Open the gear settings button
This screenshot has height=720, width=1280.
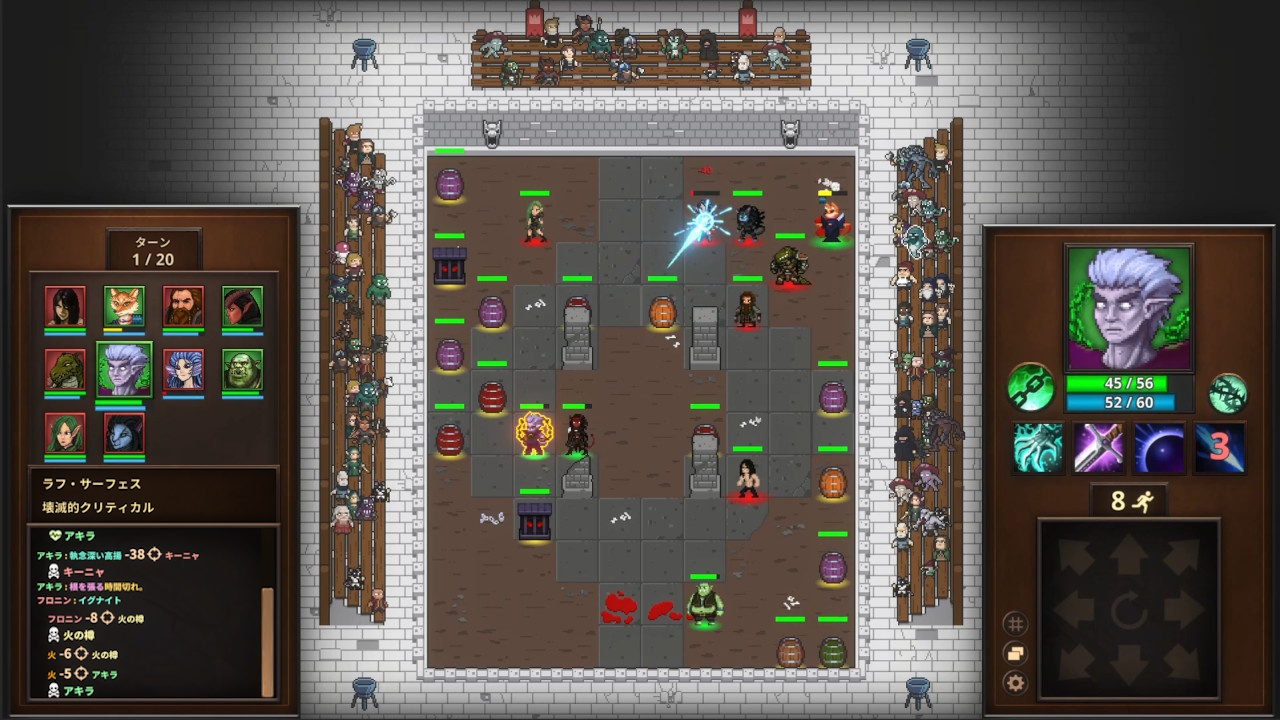[1015, 684]
